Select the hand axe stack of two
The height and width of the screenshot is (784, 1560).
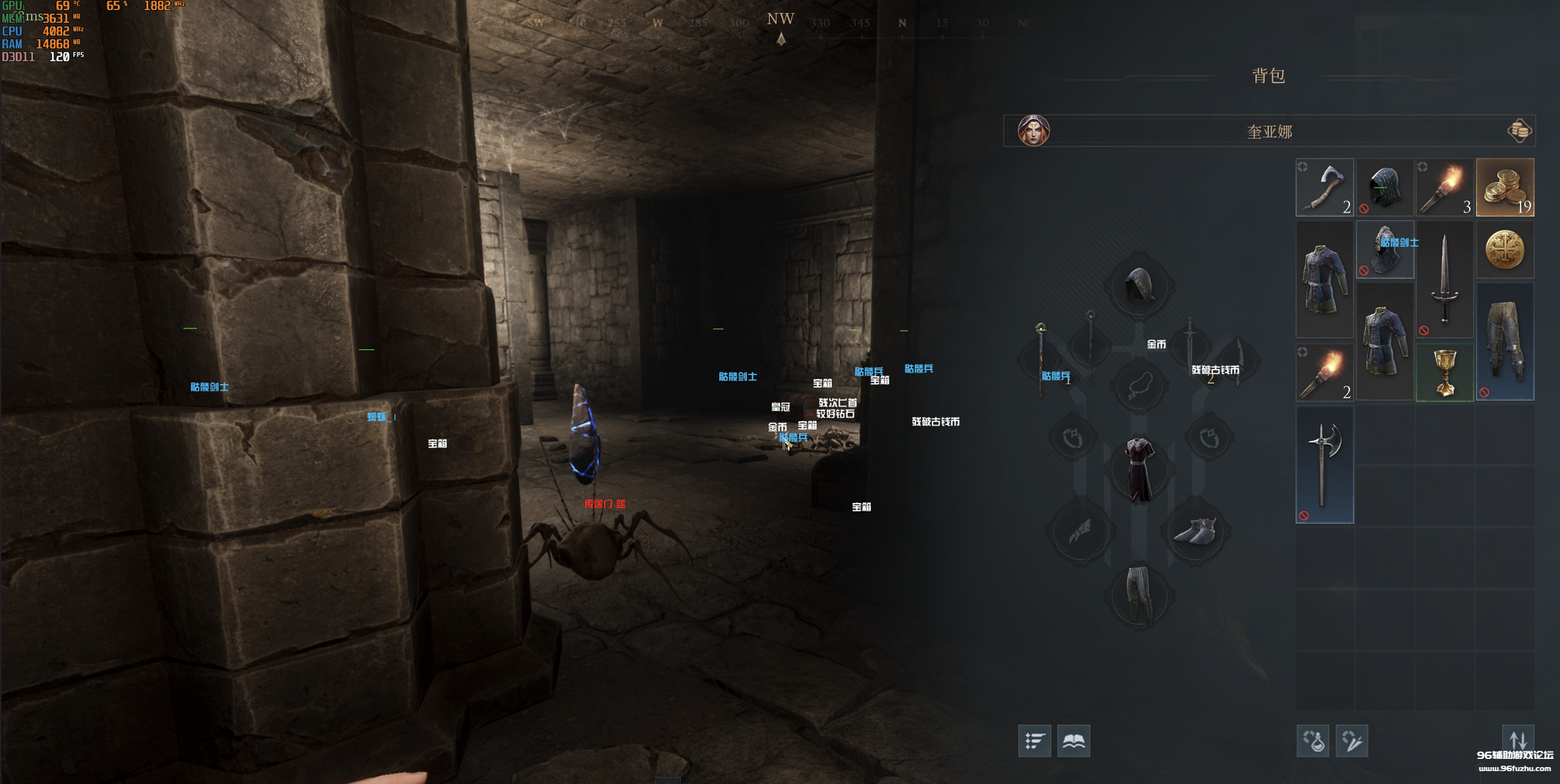coord(1324,188)
